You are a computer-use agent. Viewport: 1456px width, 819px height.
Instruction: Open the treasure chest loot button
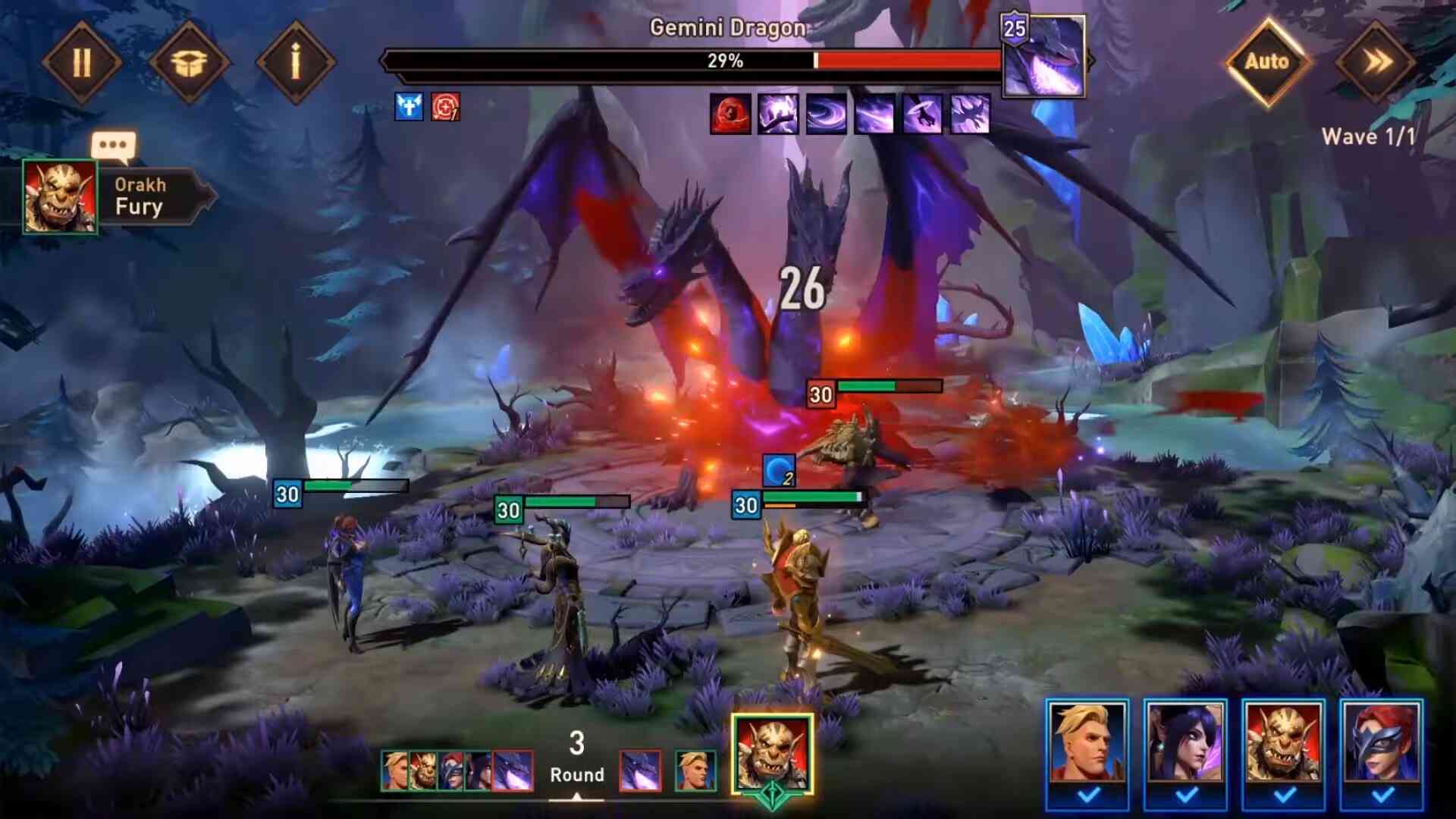point(189,62)
